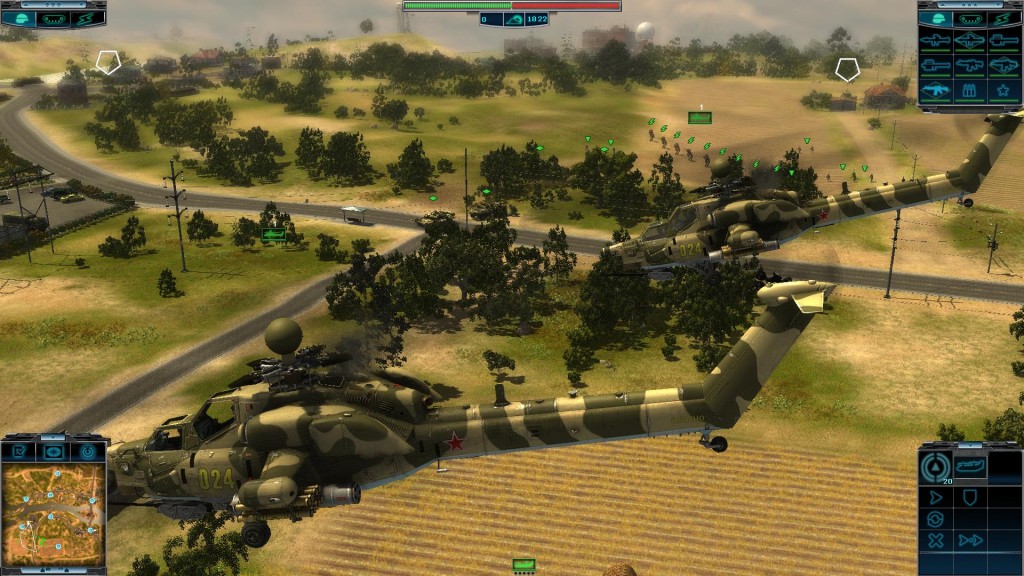Activate the circular ability with 20 counter

click(x=937, y=466)
